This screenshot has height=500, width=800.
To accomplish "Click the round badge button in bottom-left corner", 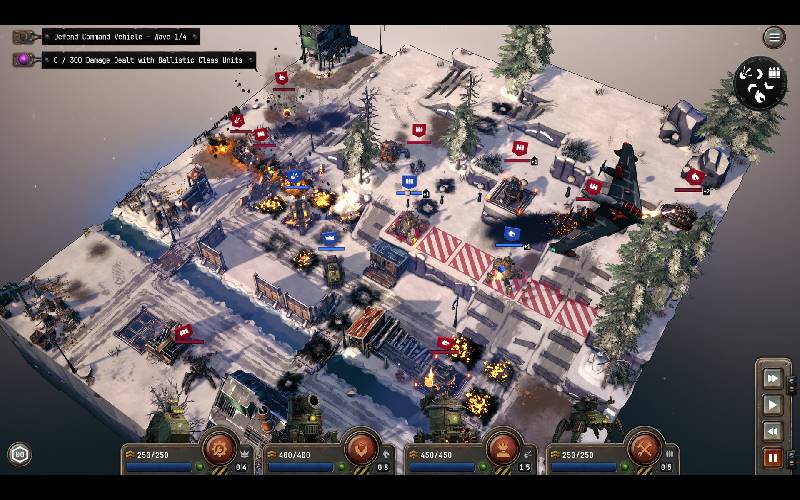I will click(x=19, y=455).
